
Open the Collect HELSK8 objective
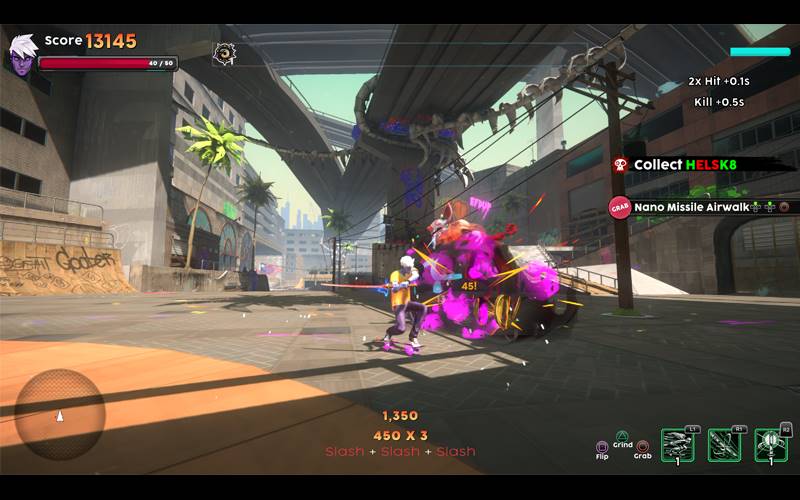click(x=702, y=164)
